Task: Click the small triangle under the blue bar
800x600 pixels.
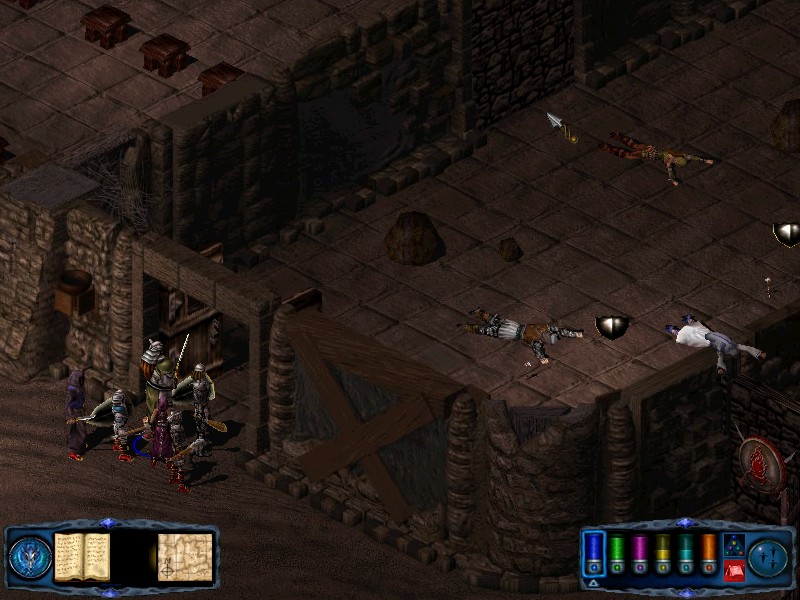Action: 593,581
